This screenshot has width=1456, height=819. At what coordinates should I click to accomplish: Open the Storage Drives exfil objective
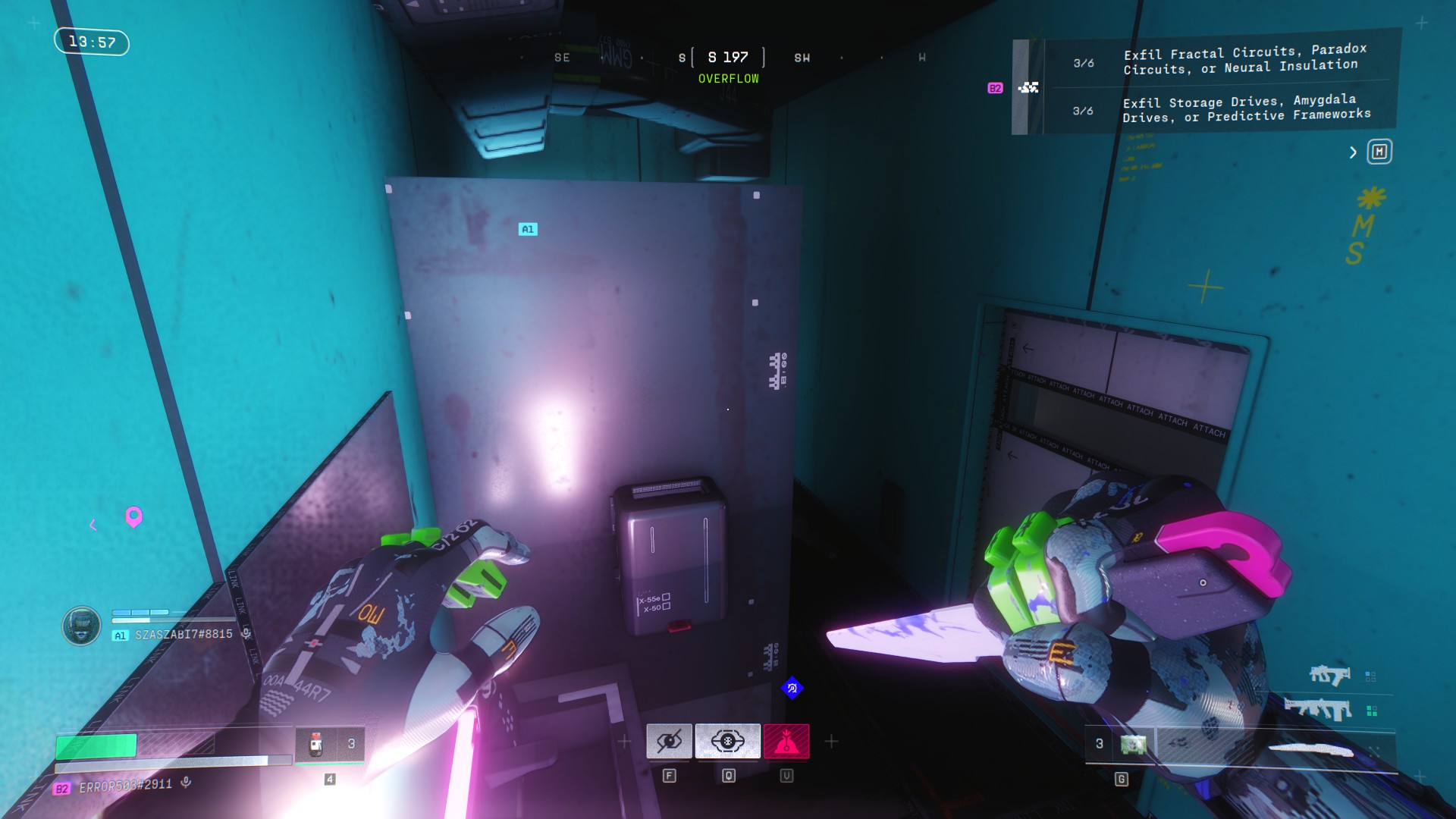(x=1246, y=108)
